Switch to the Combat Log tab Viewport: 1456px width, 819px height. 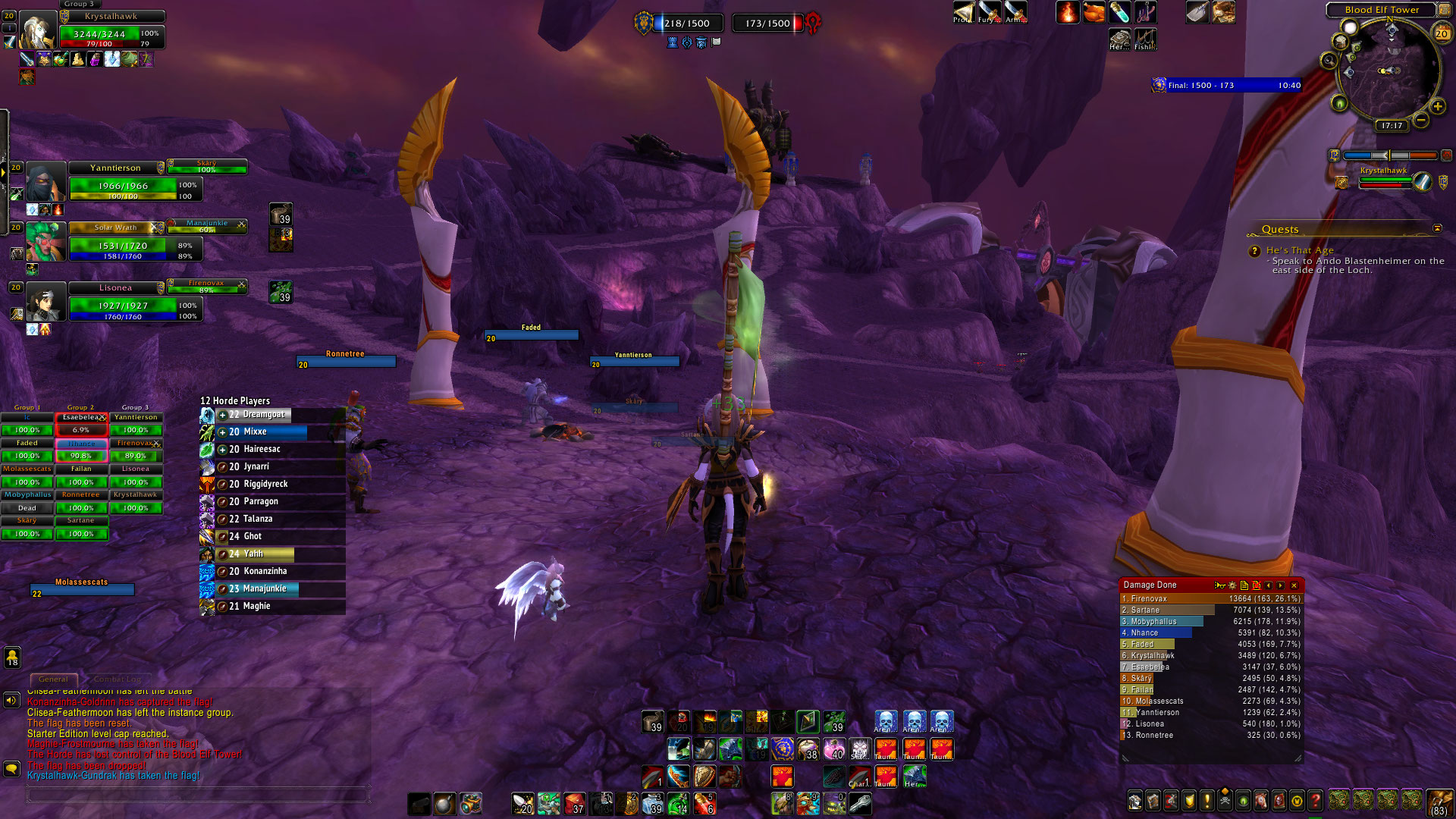[117, 679]
